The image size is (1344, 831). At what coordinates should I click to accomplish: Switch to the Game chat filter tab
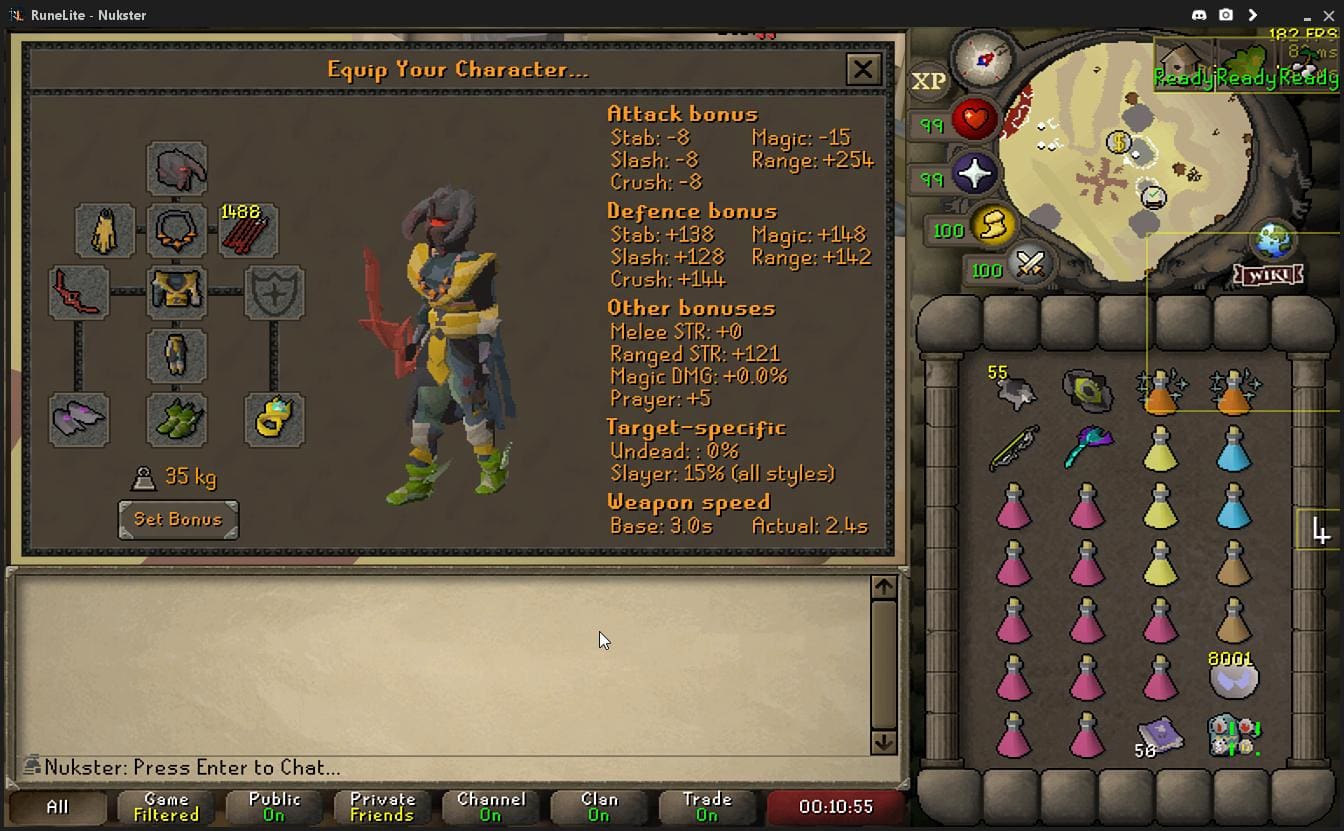164,805
